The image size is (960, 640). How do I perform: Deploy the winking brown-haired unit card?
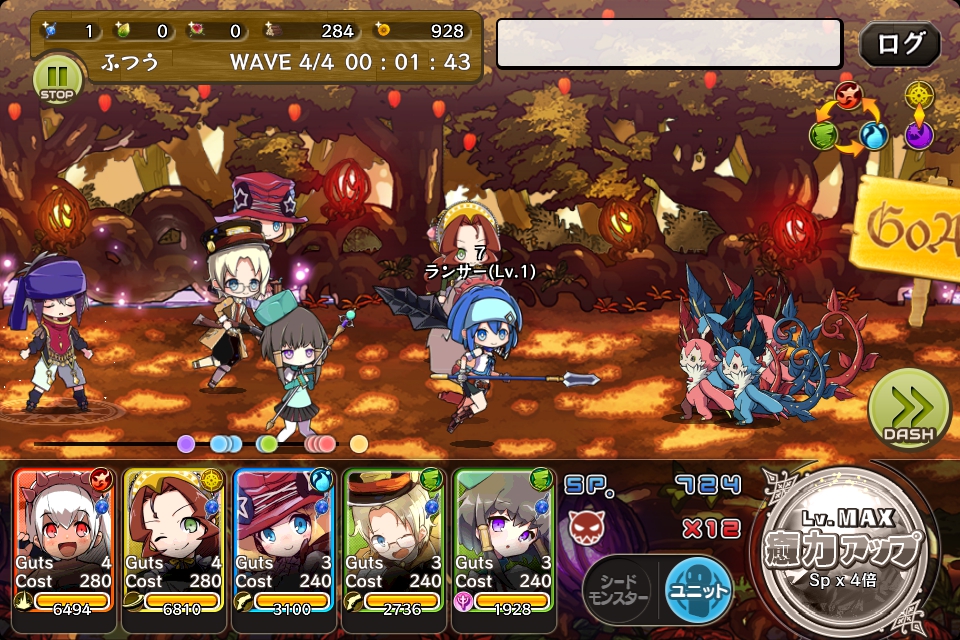tap(175, 540)
